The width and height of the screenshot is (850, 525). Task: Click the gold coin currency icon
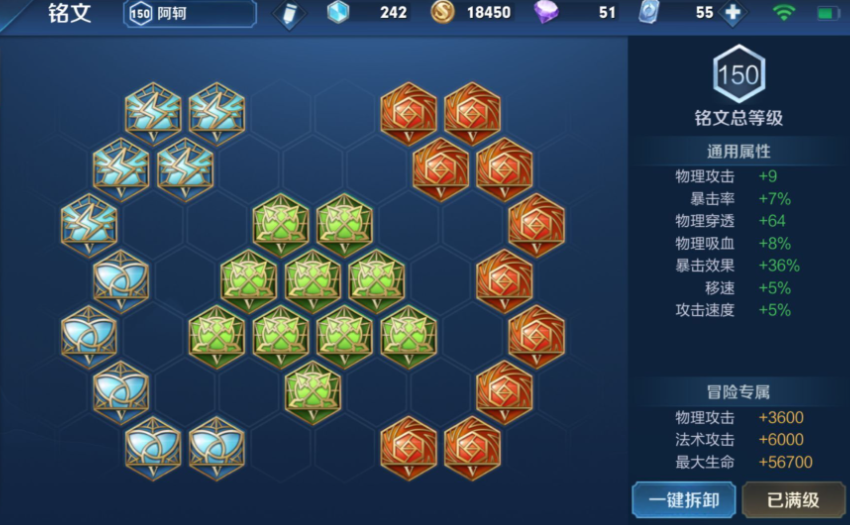point(442,13)
